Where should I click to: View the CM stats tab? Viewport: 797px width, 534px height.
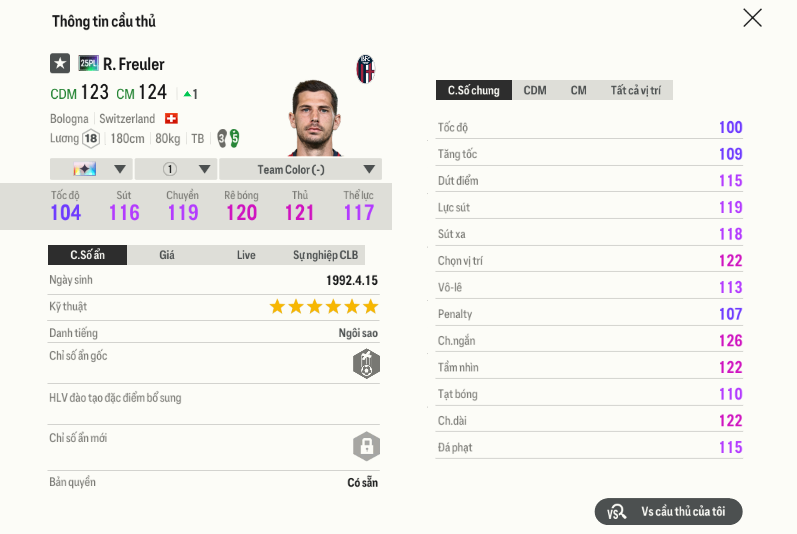[579, 91]
